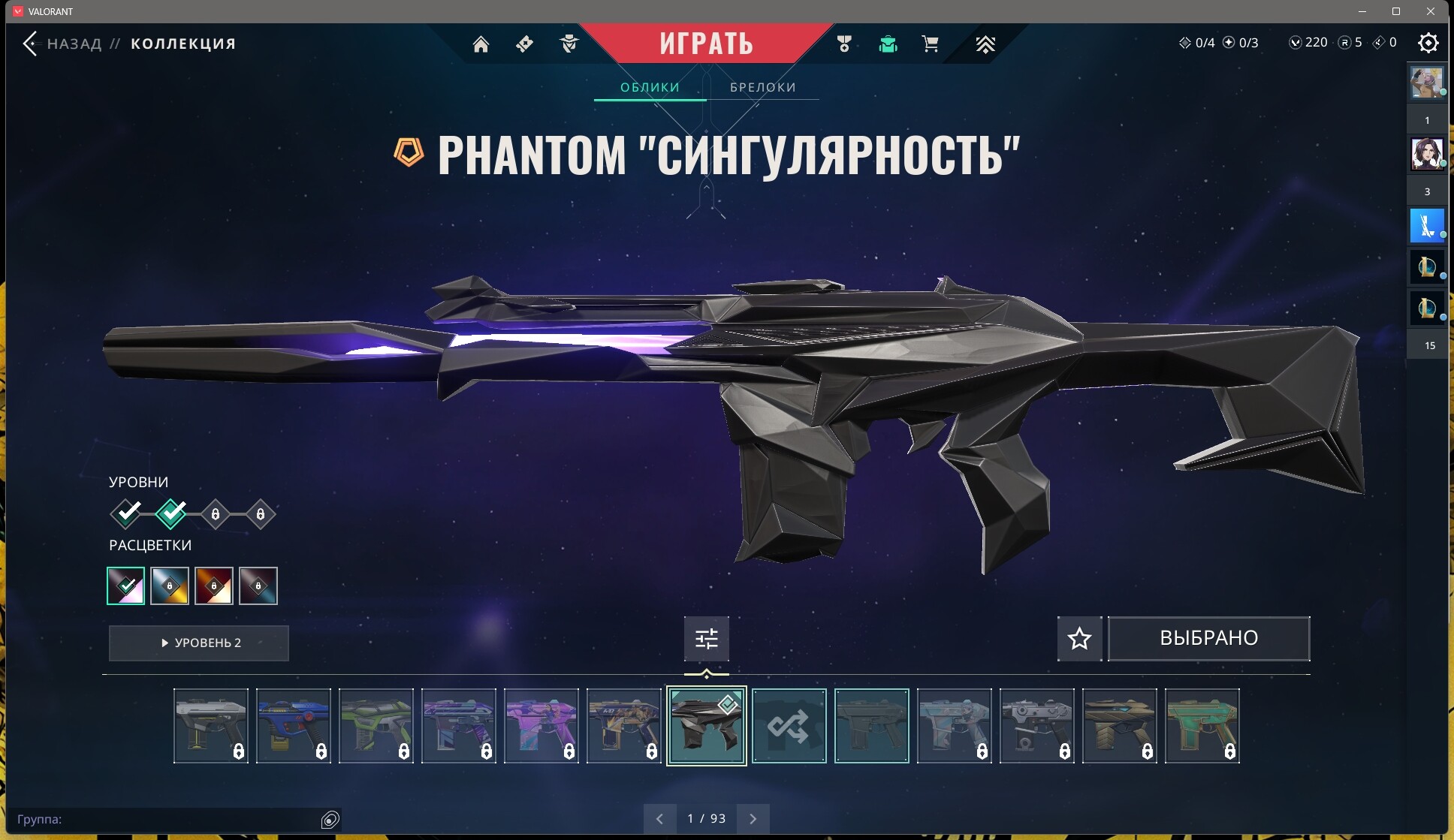Click the red ИГРАТЬ button
The height and width of the screenshot is (840, 1454).
coord(706,43)
